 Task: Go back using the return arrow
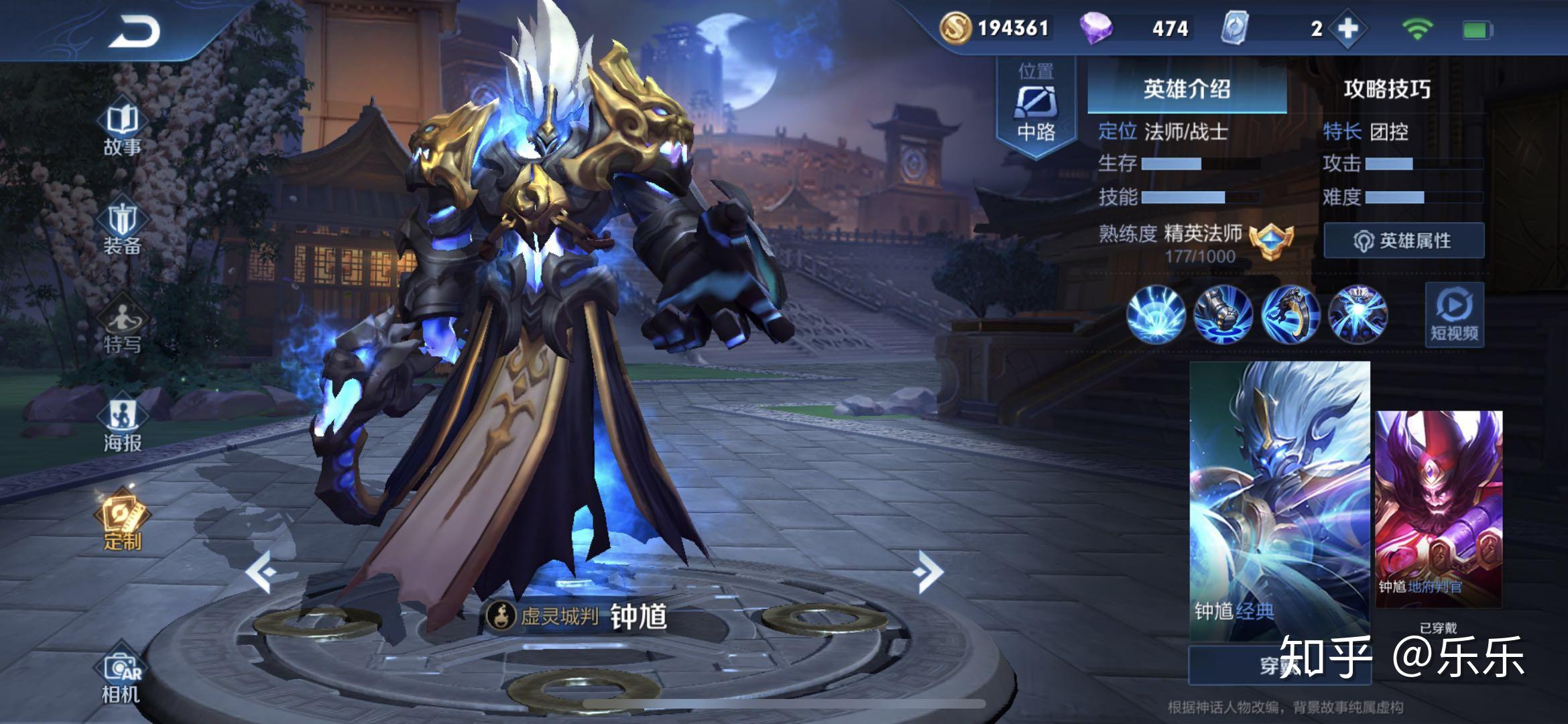pos(135,32)
